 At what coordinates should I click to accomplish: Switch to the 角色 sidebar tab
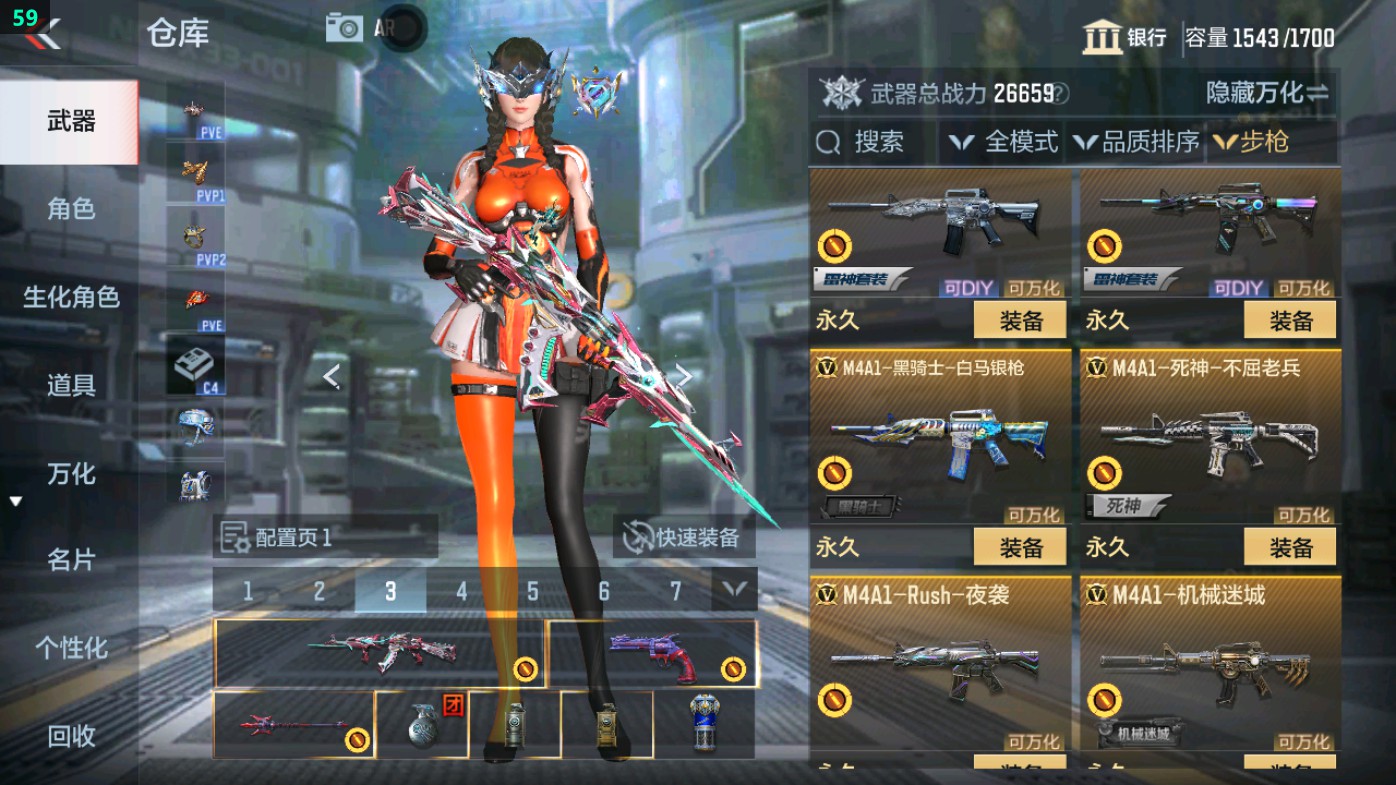click(x=68, y=209)
